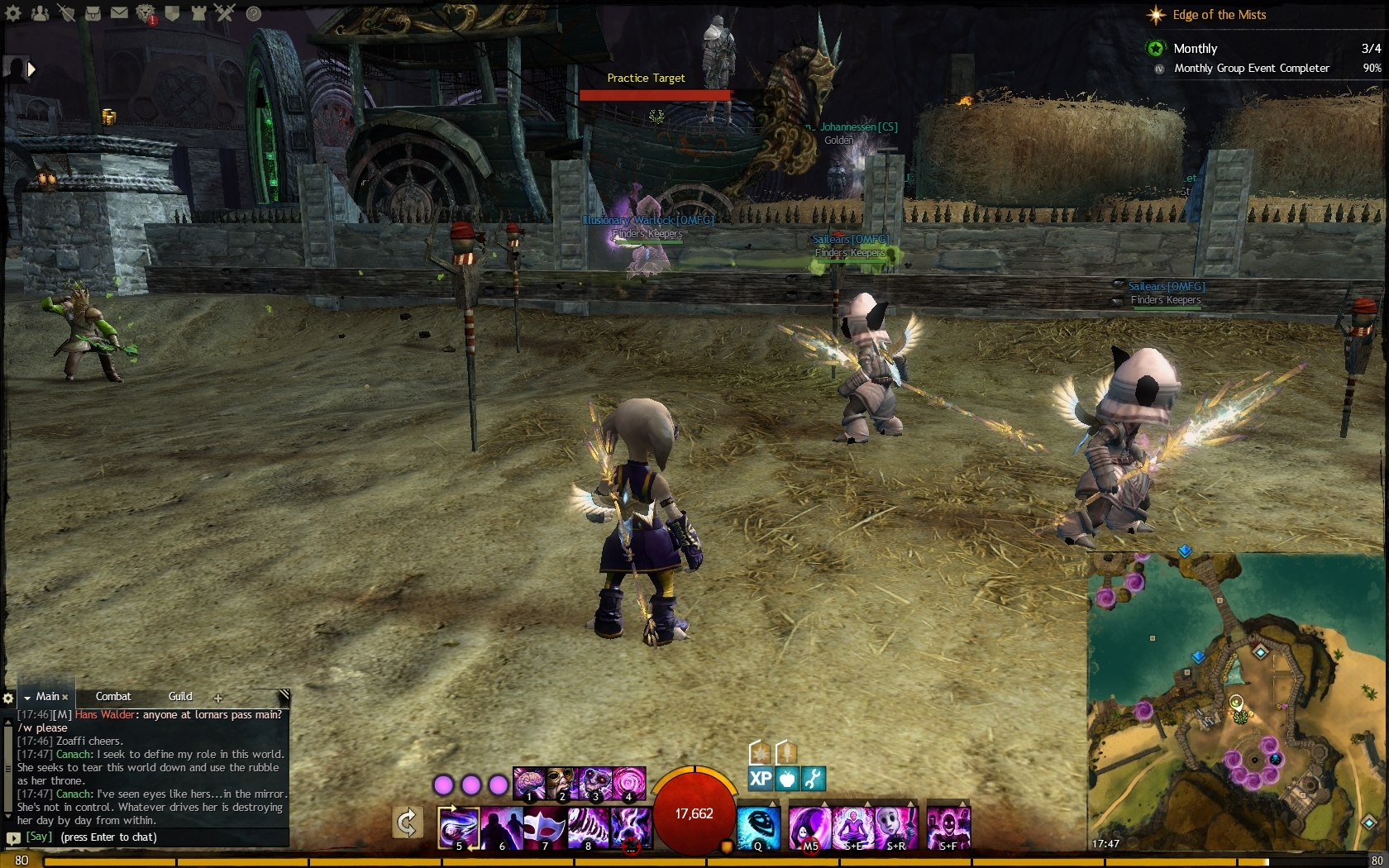Open the inventory bag icon

click(93, 13)
